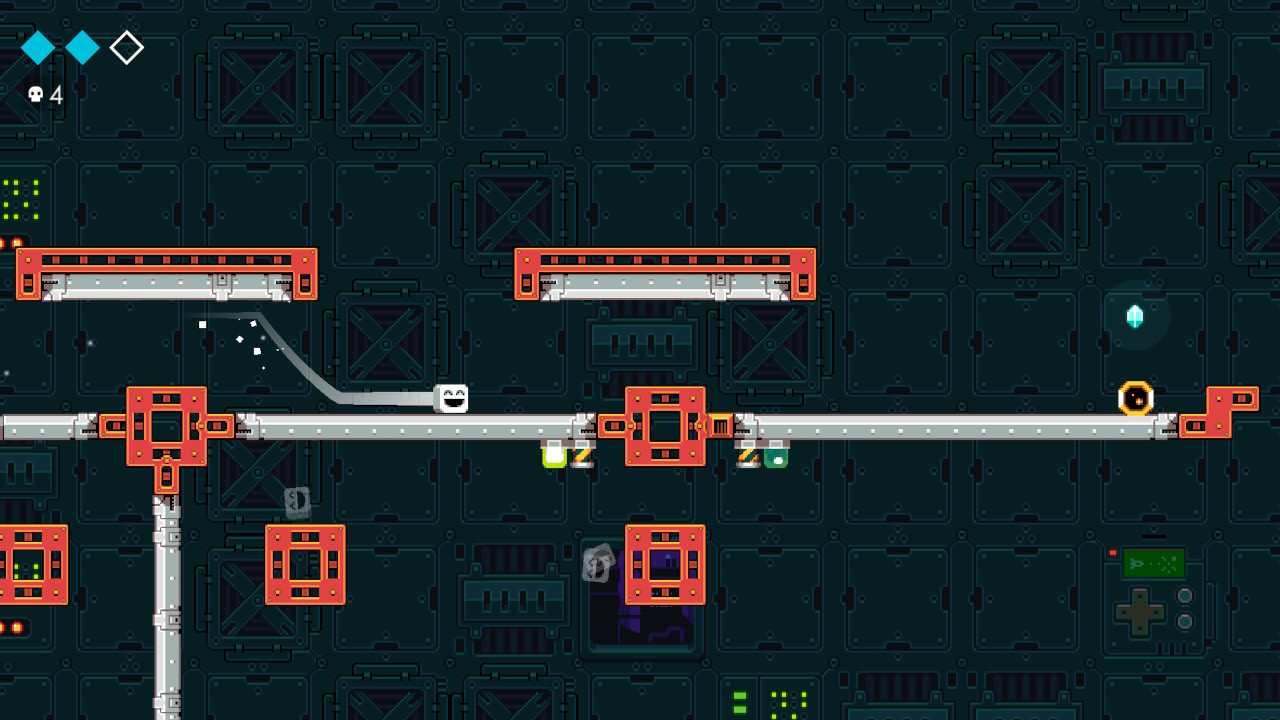Click the red indicator light above the screen
Viewport: 1280px width, 720px height.
(x=1115, y=550)
